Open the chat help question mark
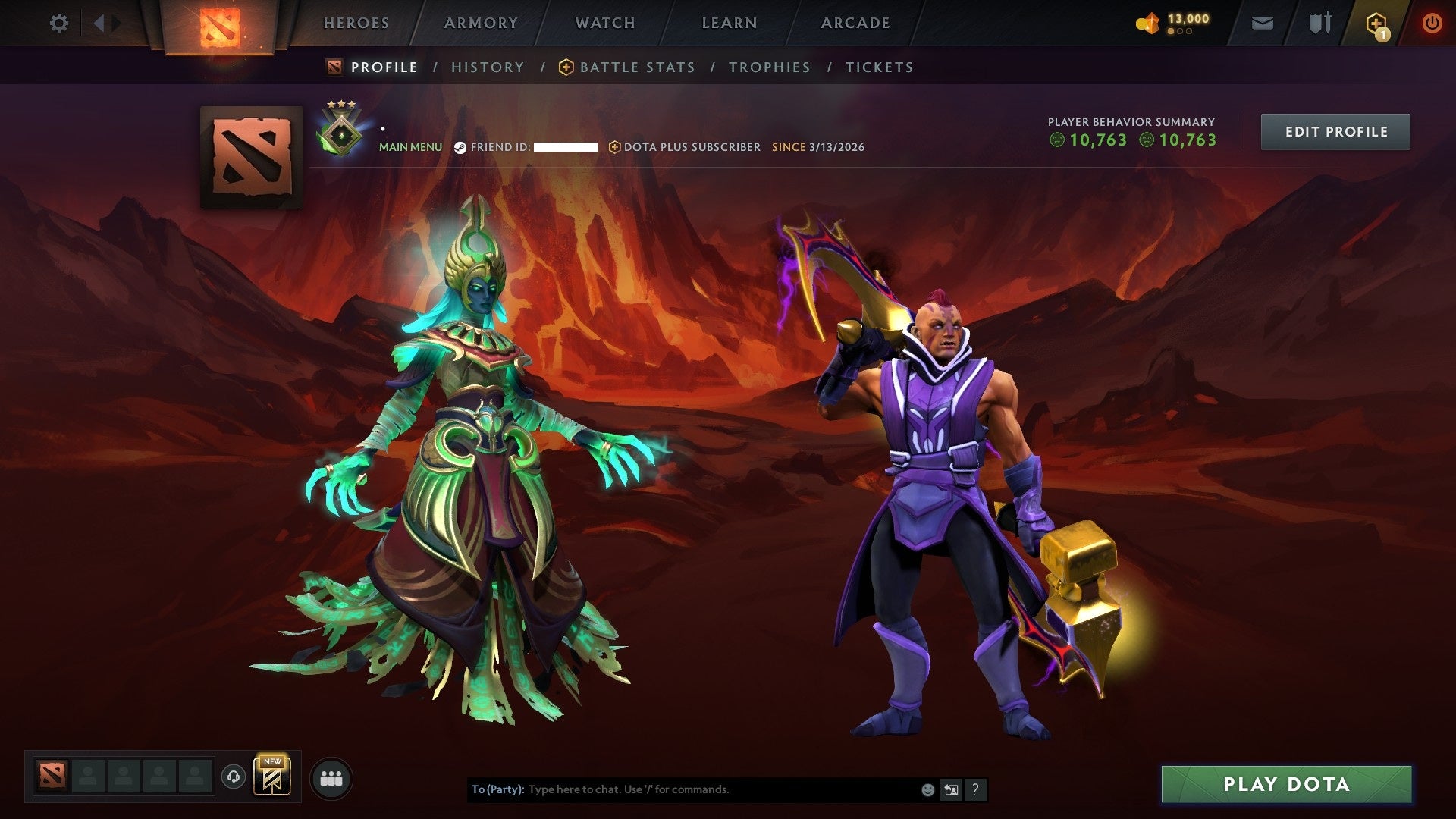 point(975,789)
